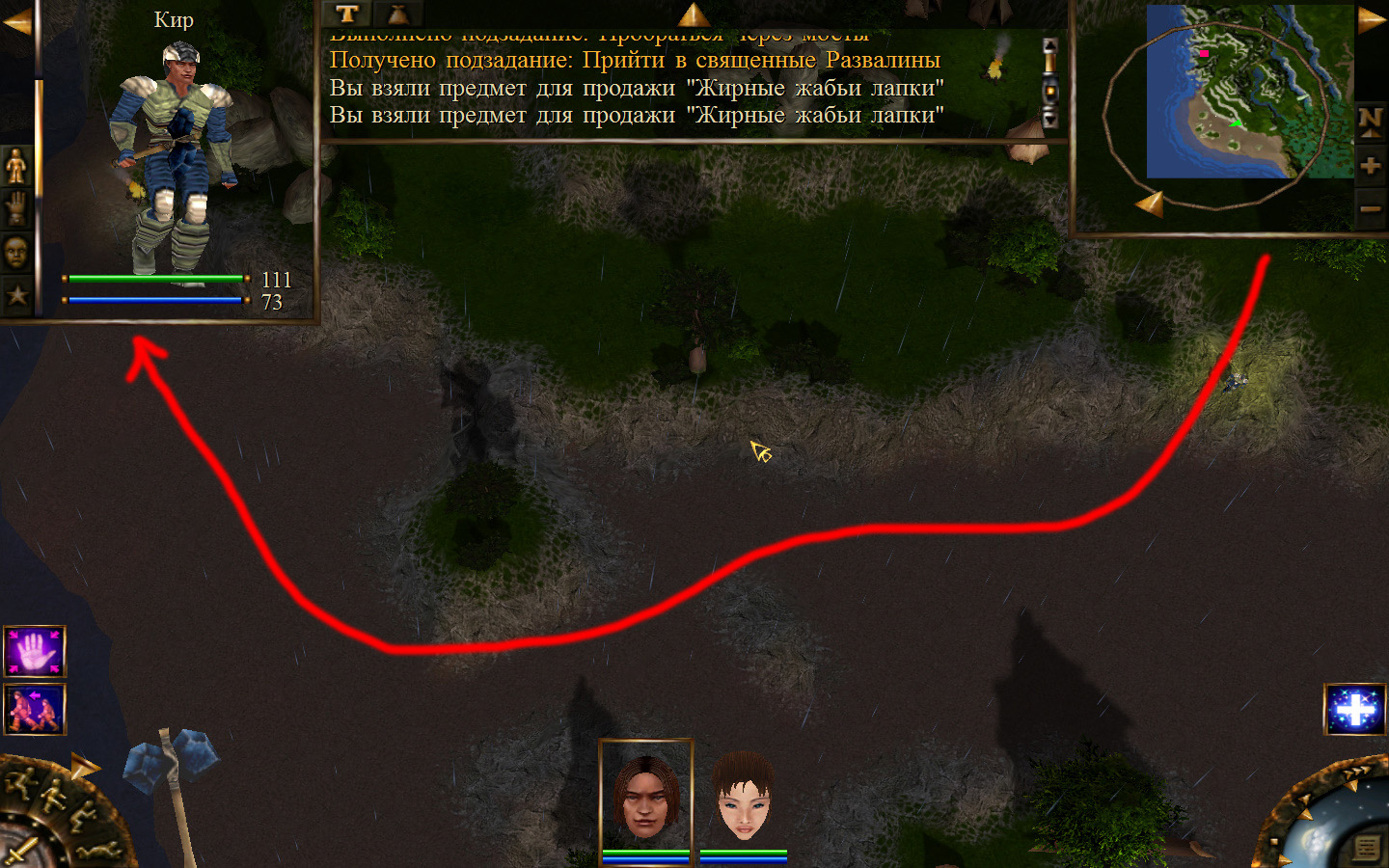Activate the glowing blue cross spell icon
This screenshot has width=1389, height=868.
tap(1355, 709)
